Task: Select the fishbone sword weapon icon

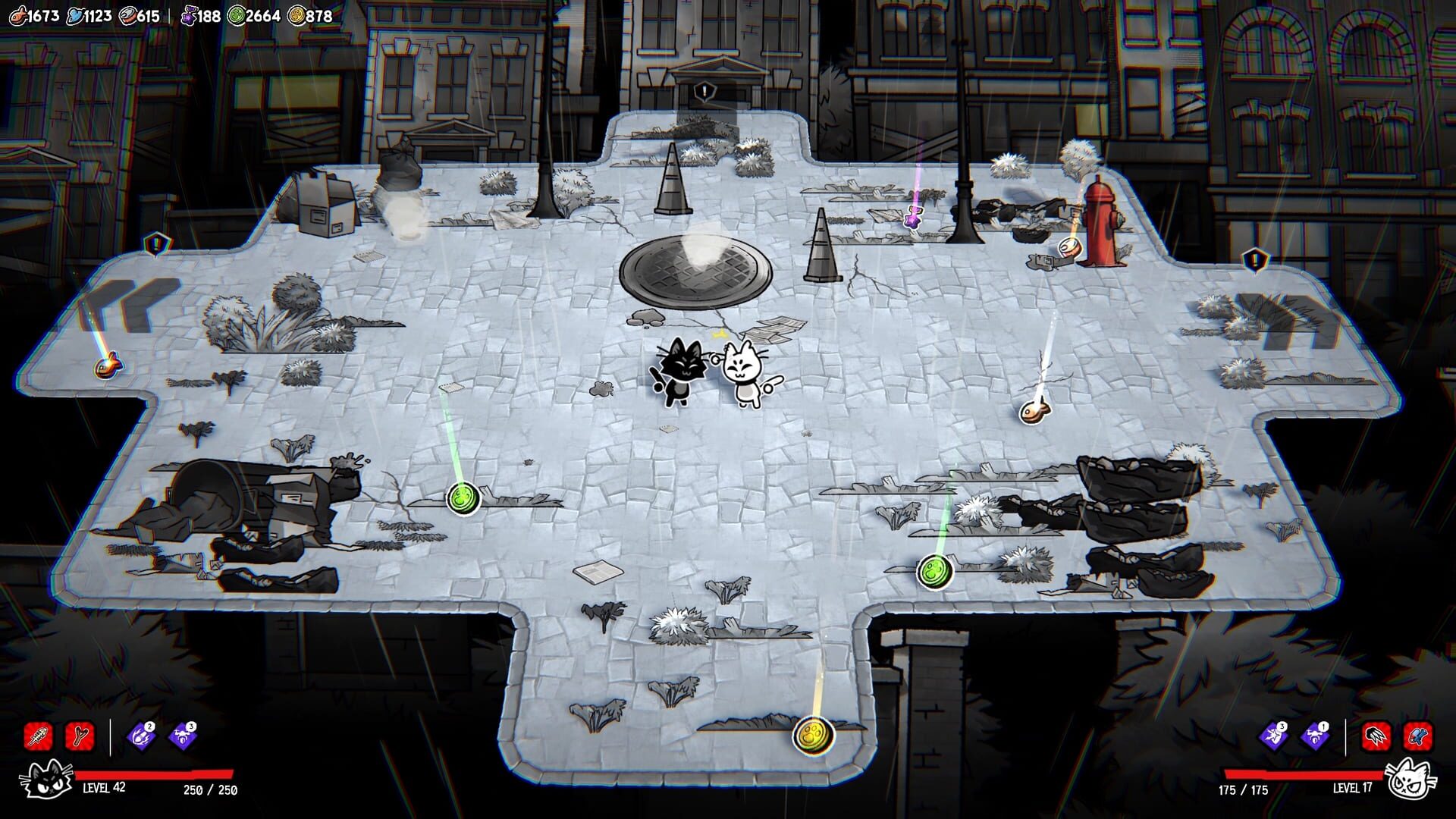Action: pos(37,736)
